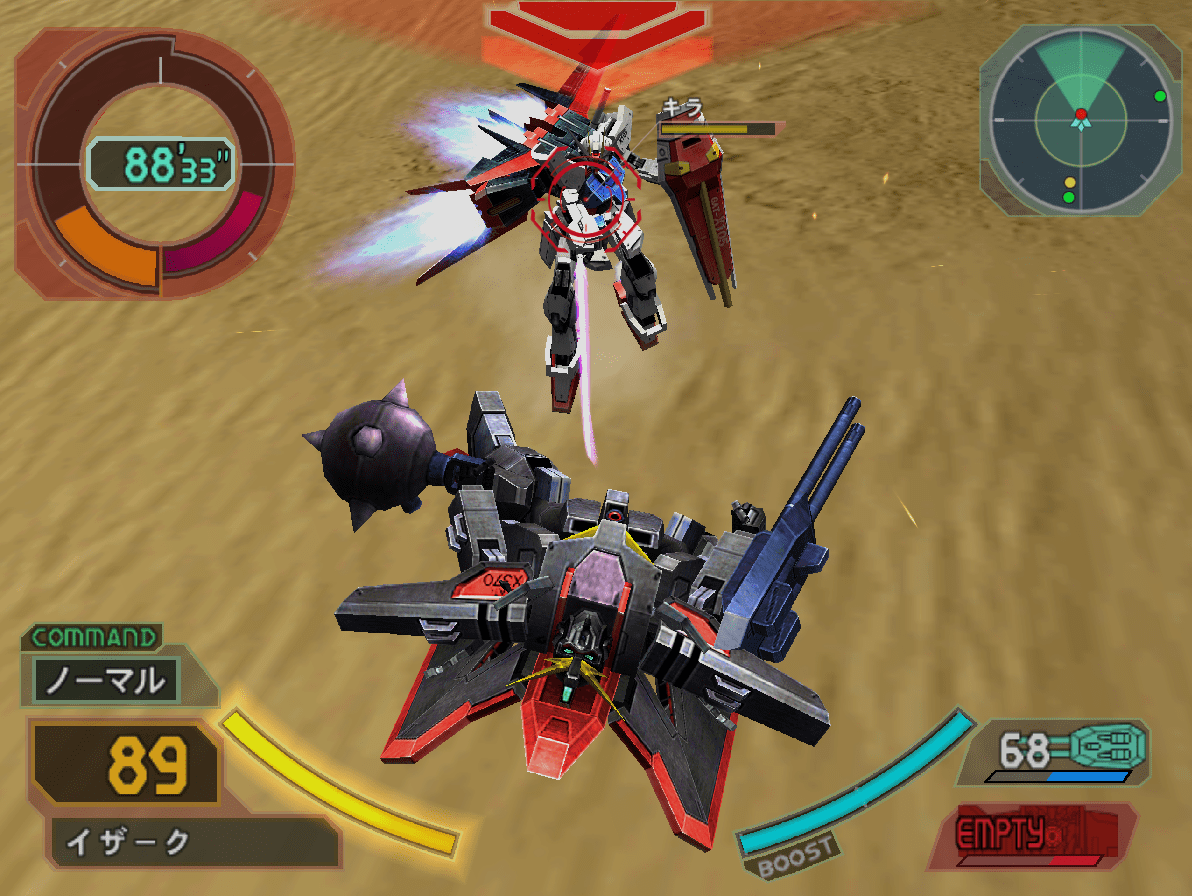1192x896 pixels.
Task: Click the イザーク pilot name plate
Action: point(190,842)
